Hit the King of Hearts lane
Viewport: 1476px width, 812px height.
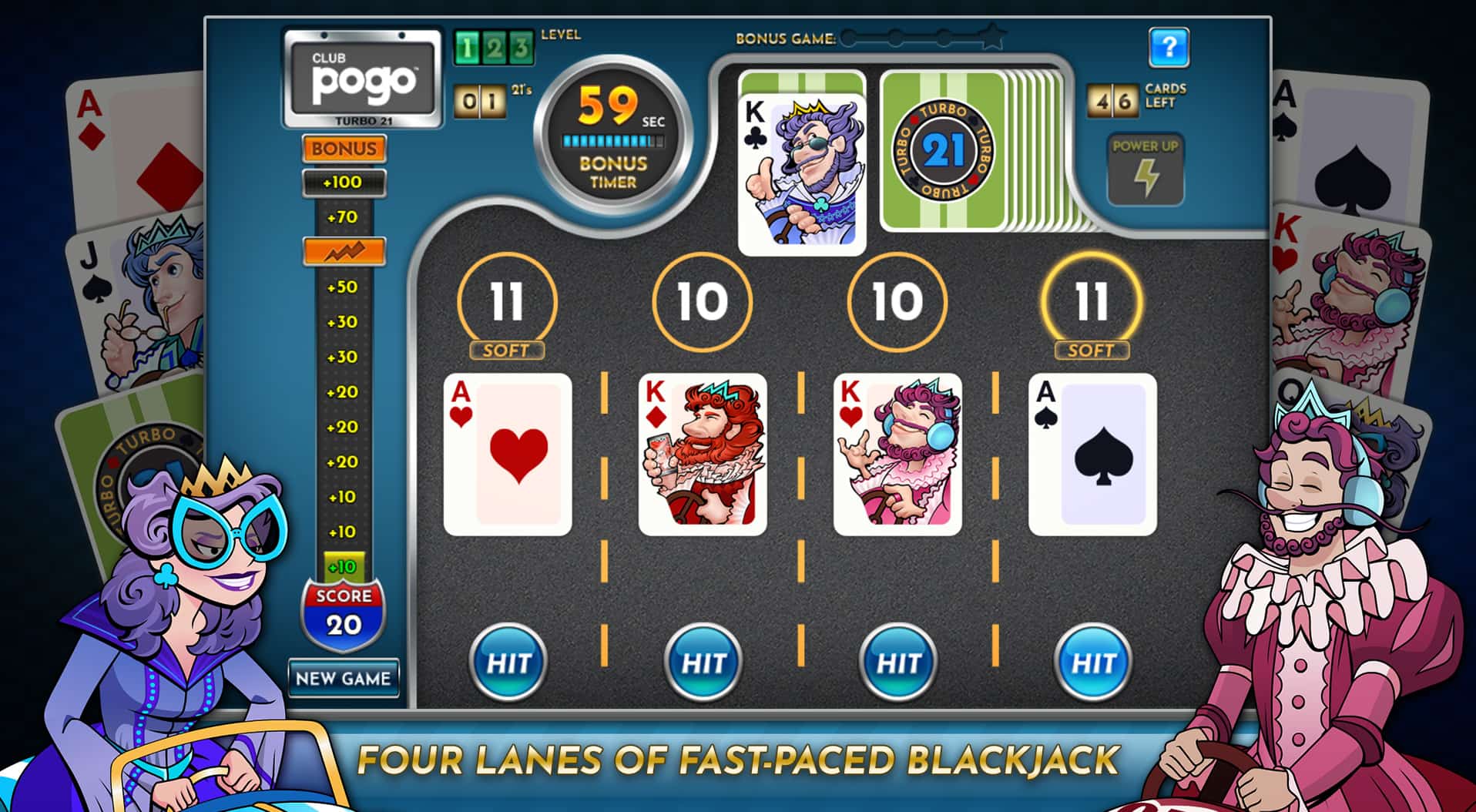click(898, 661)
